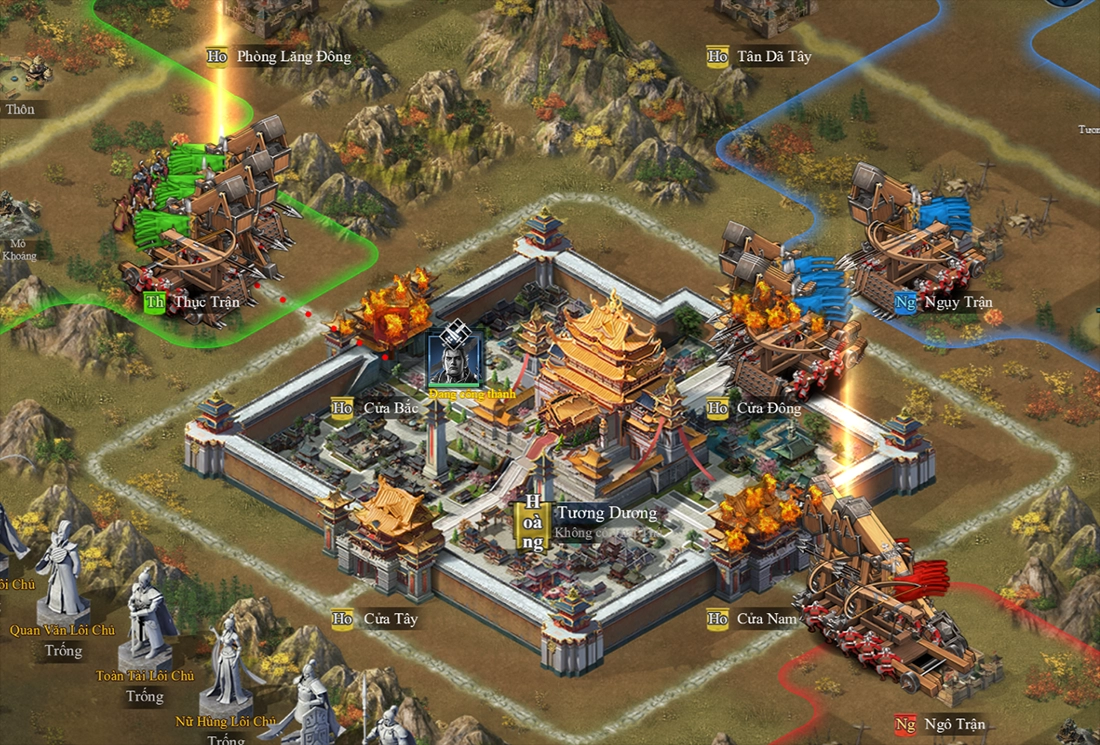Select the Nữ Hùng Lôi Chủ label
Screen dimensions: 1100x745
tap(225, 721)
